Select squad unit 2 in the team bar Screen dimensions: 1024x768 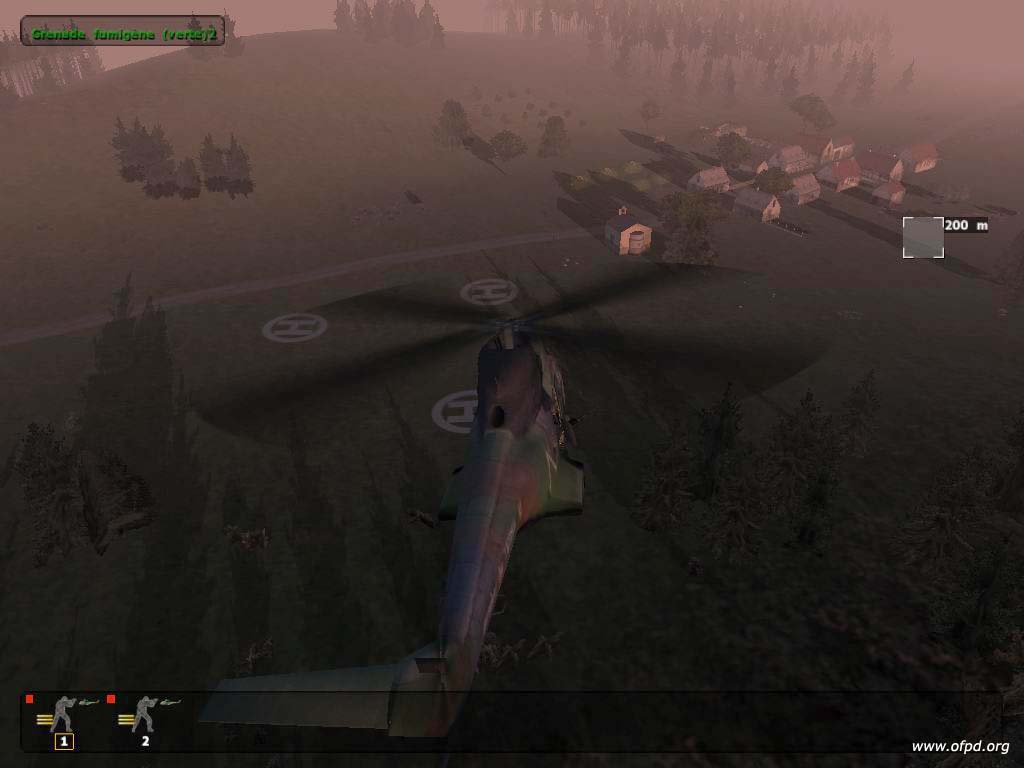pyautogui.click(x=145, y=720)
